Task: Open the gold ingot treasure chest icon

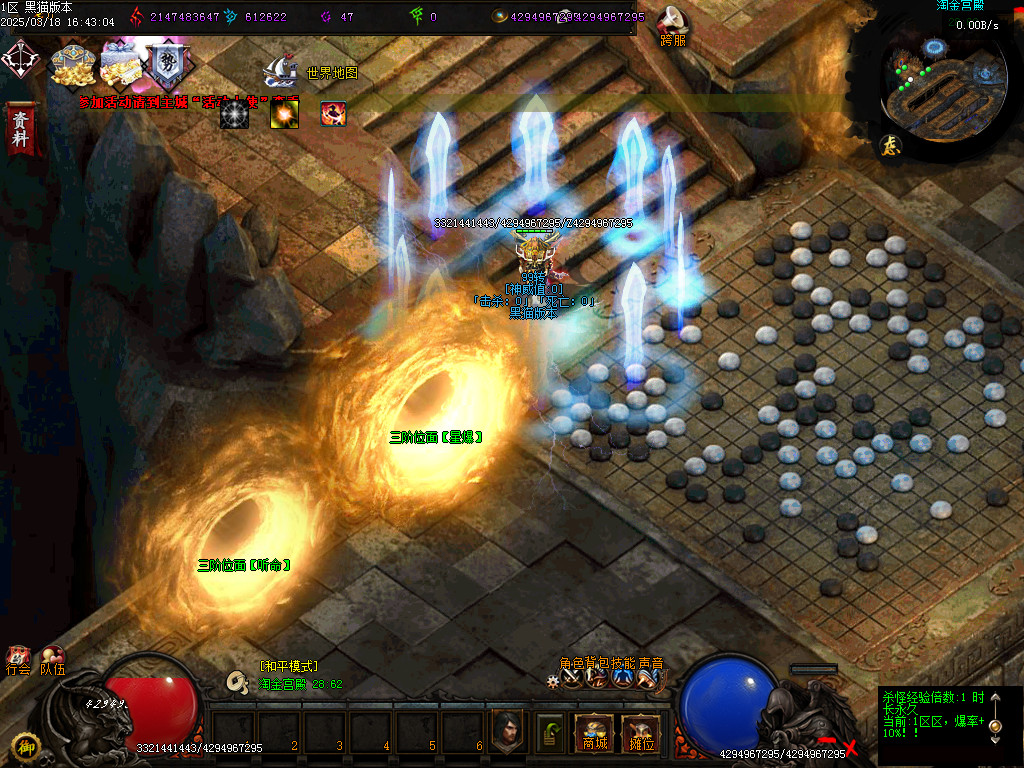Action: (72, 65)
